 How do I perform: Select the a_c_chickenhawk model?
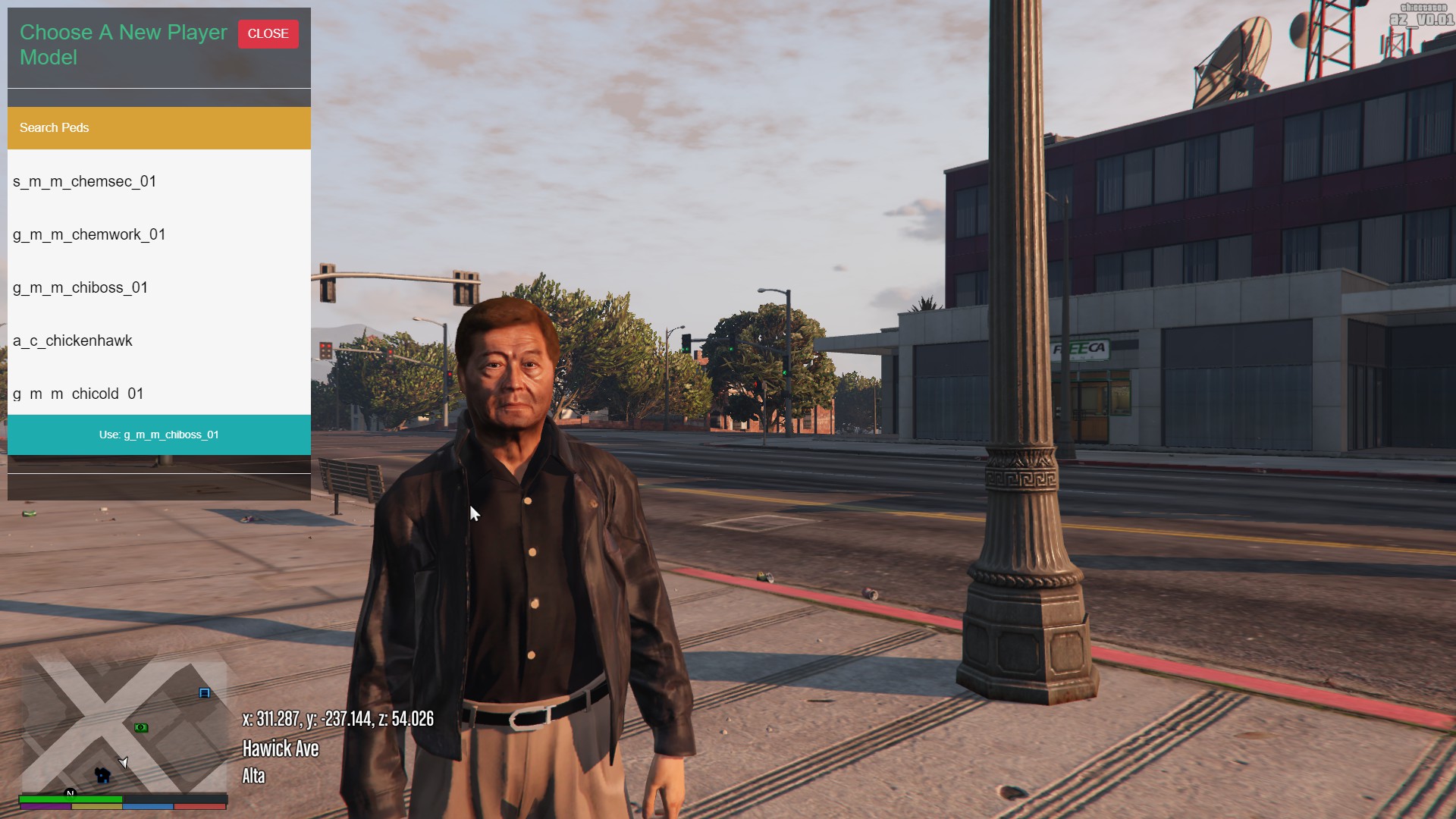73,341
